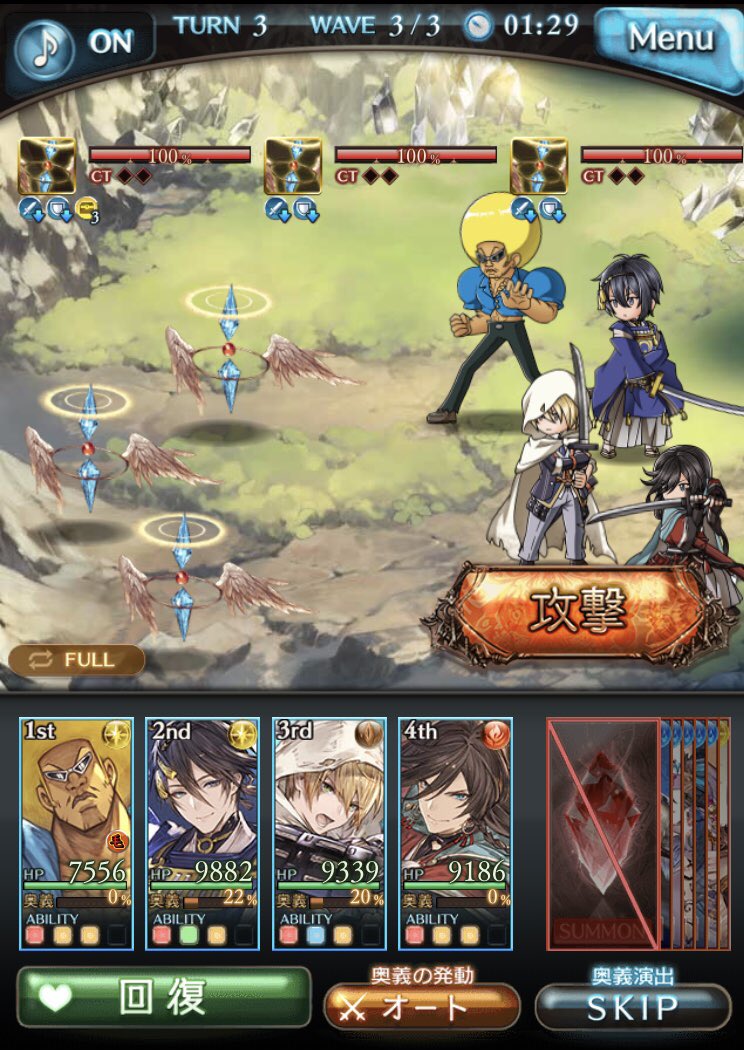Screen dimensions: 744x1050
Task: Choose the 3rd white-hooded character card
Action: (x=328, y=832)
